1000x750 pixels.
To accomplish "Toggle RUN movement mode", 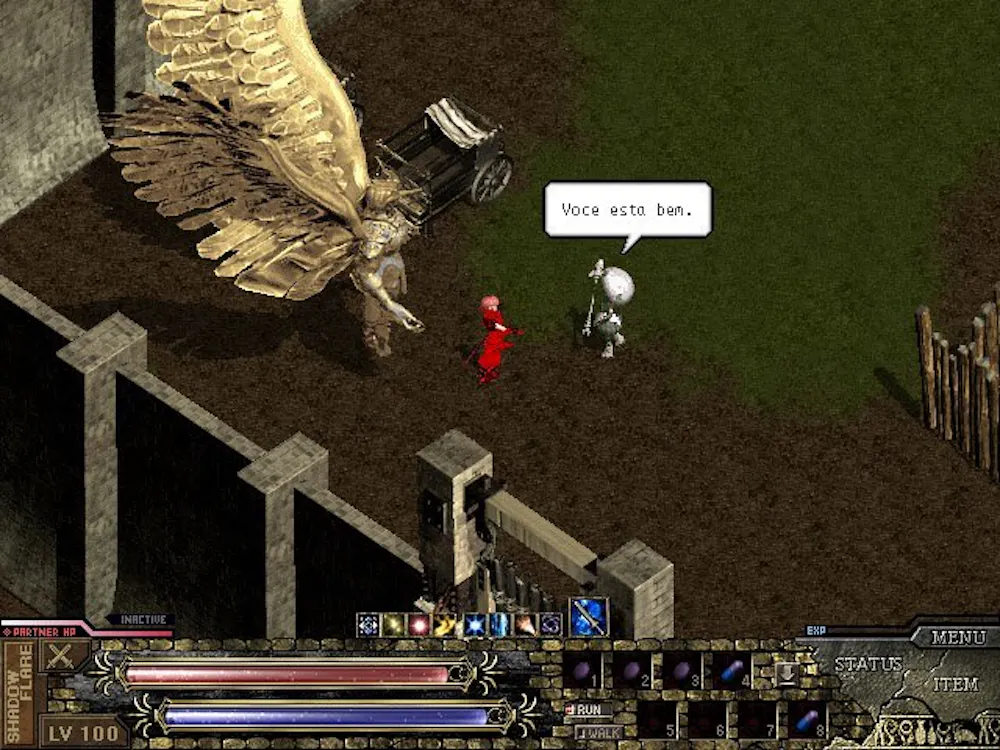I will click(588, 709).
